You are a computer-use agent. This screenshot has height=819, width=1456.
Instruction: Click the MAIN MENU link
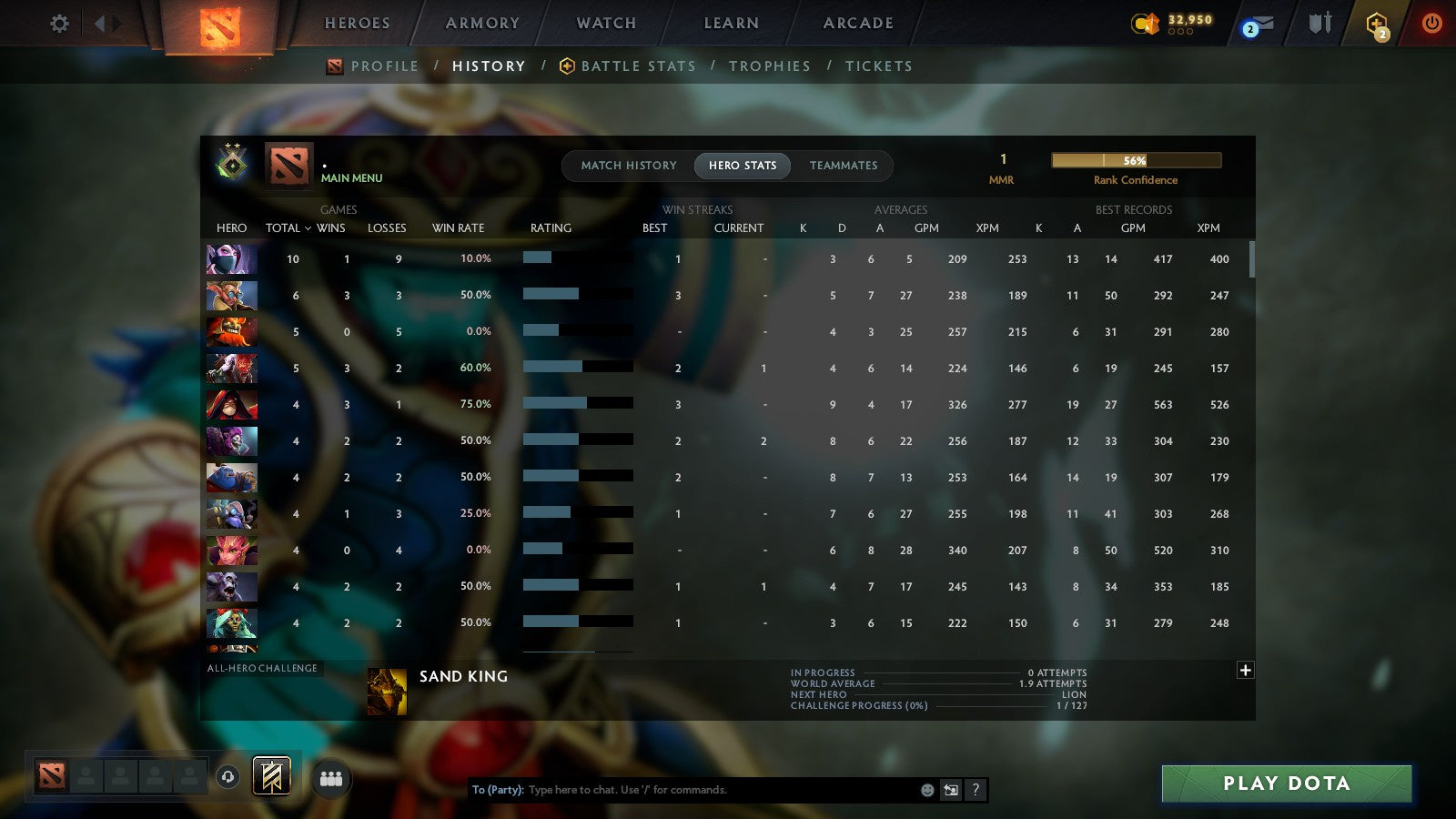pyautogui.click(x=351, y=179)
